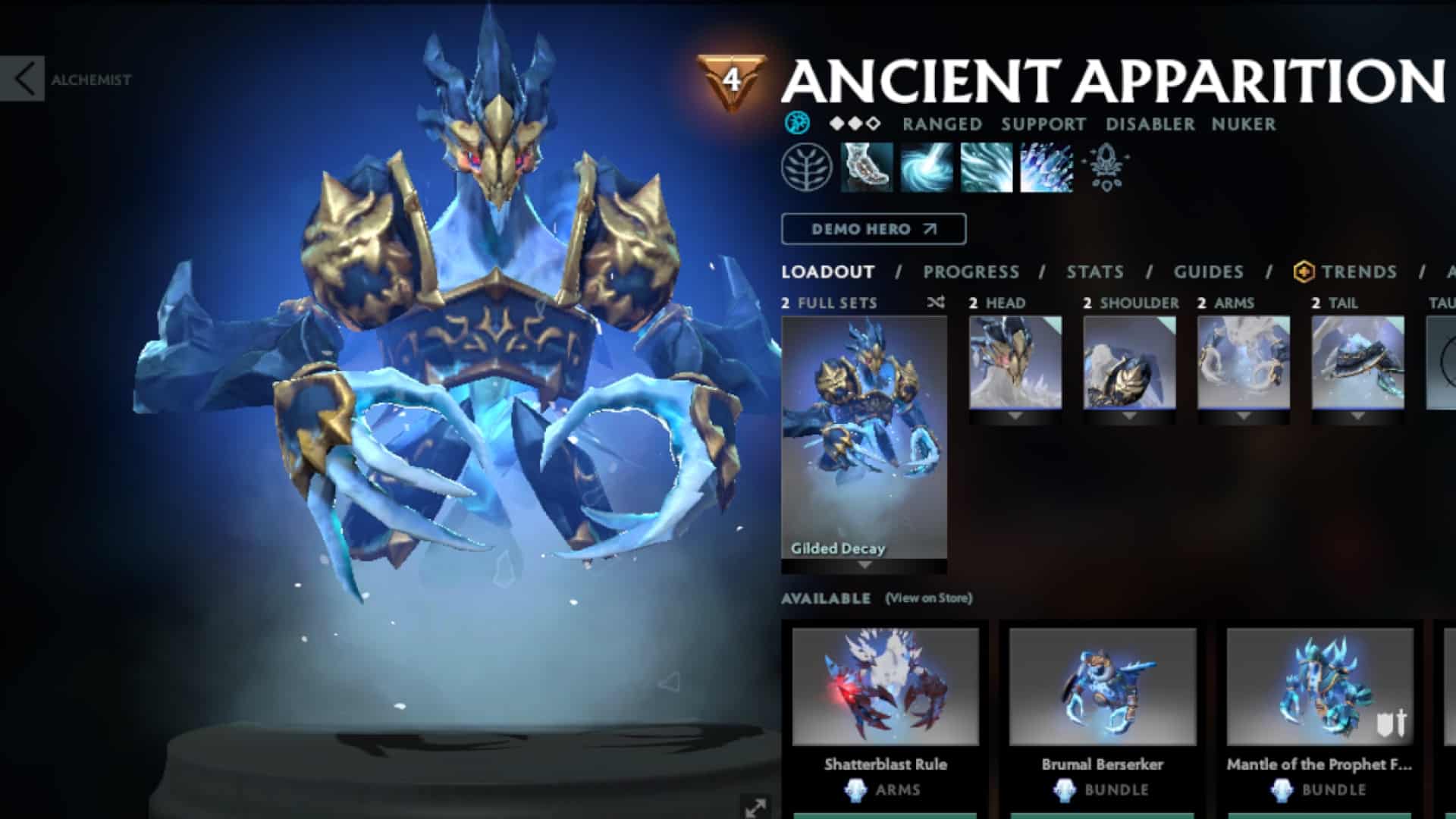Select the Cold Feet ability icon
Screen dimensions: 1456x819
(x=864, y=169)
